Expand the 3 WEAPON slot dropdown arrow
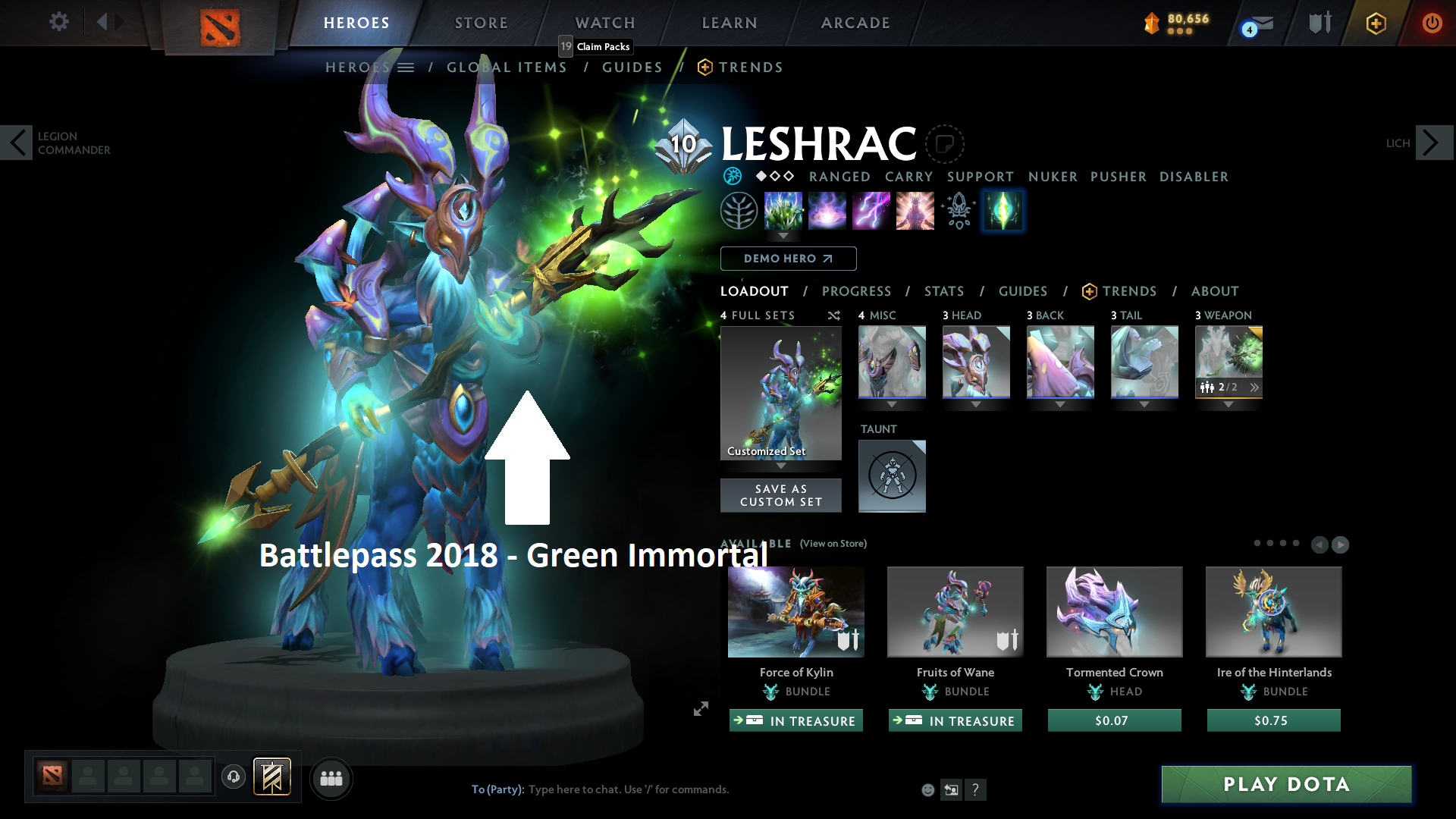The width and height of the screenshot is (1456, 819). [x=1228, y=405]
